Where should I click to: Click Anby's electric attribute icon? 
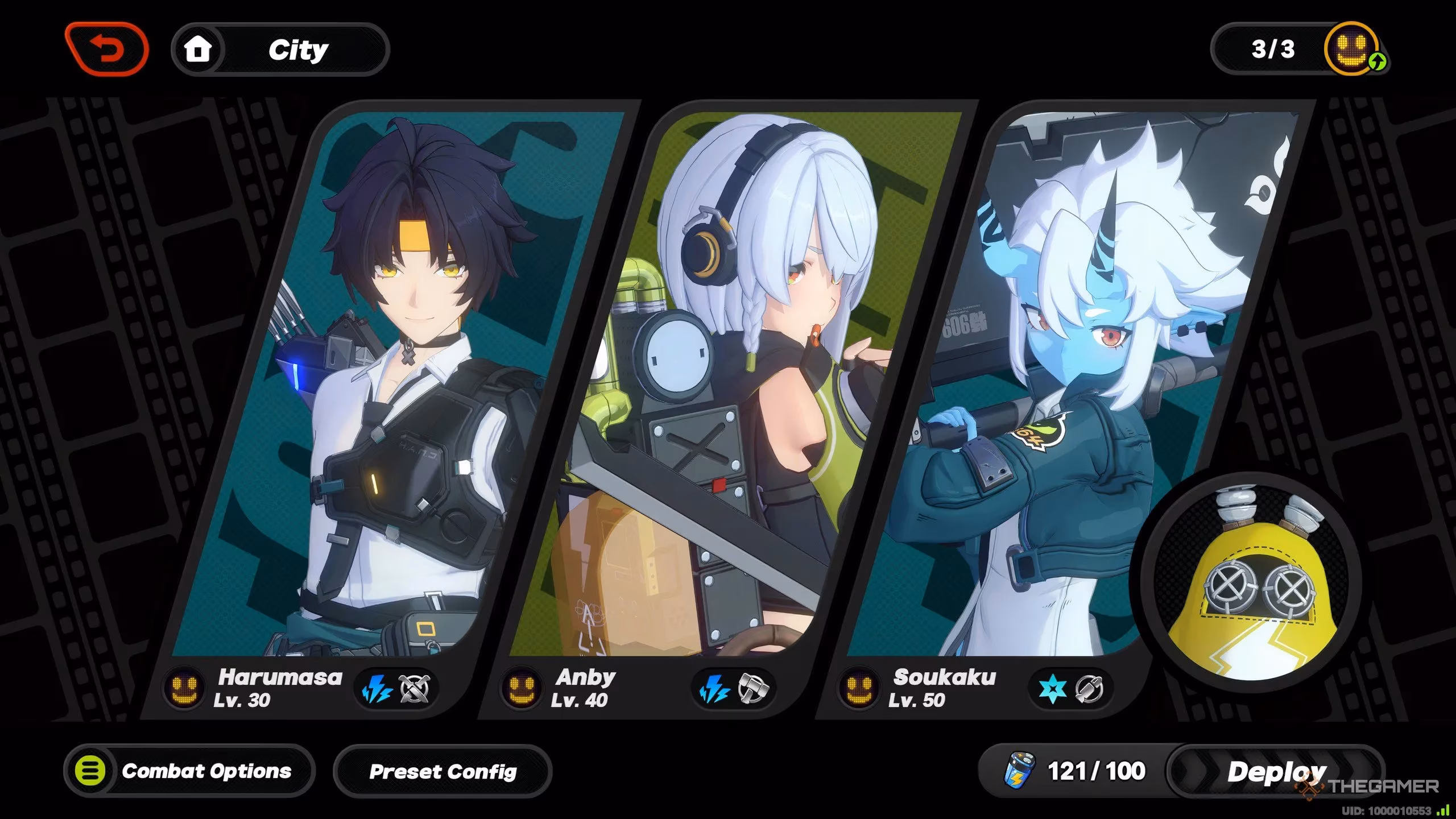[x=714, y=690]
